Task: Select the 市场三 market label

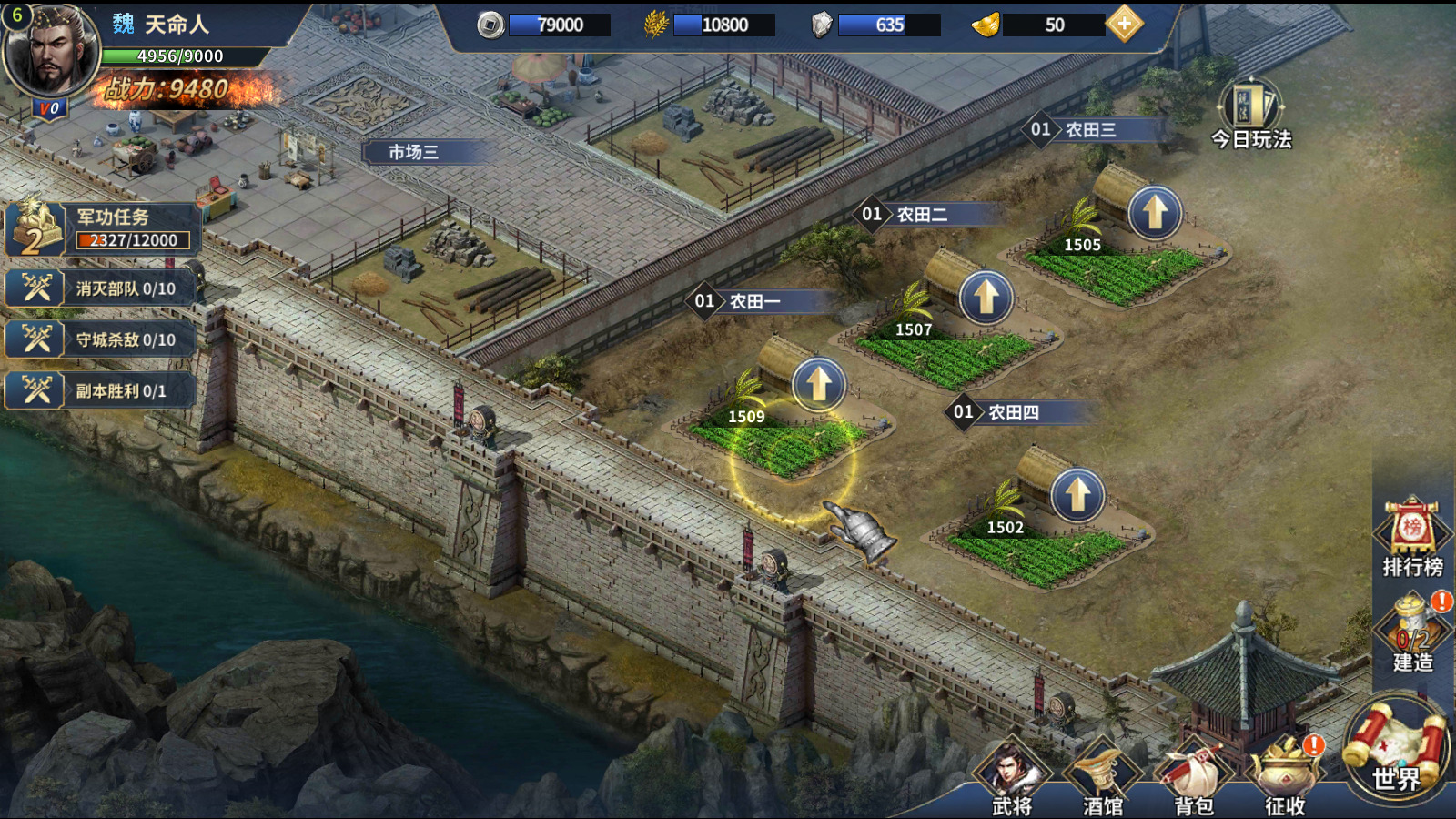Action: click(414, 152)
